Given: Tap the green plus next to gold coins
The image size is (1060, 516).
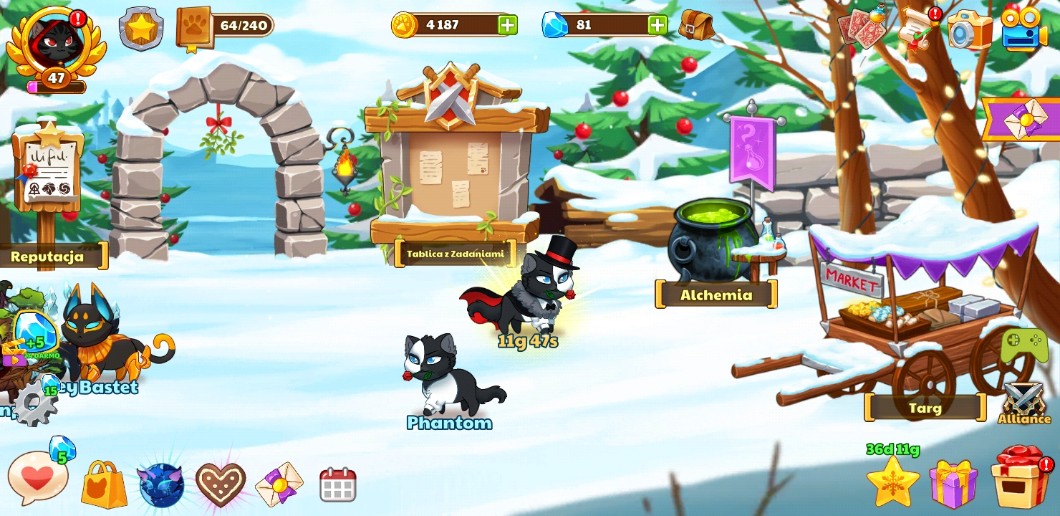Looking at the screenshot, I should (x=508, y=25).
